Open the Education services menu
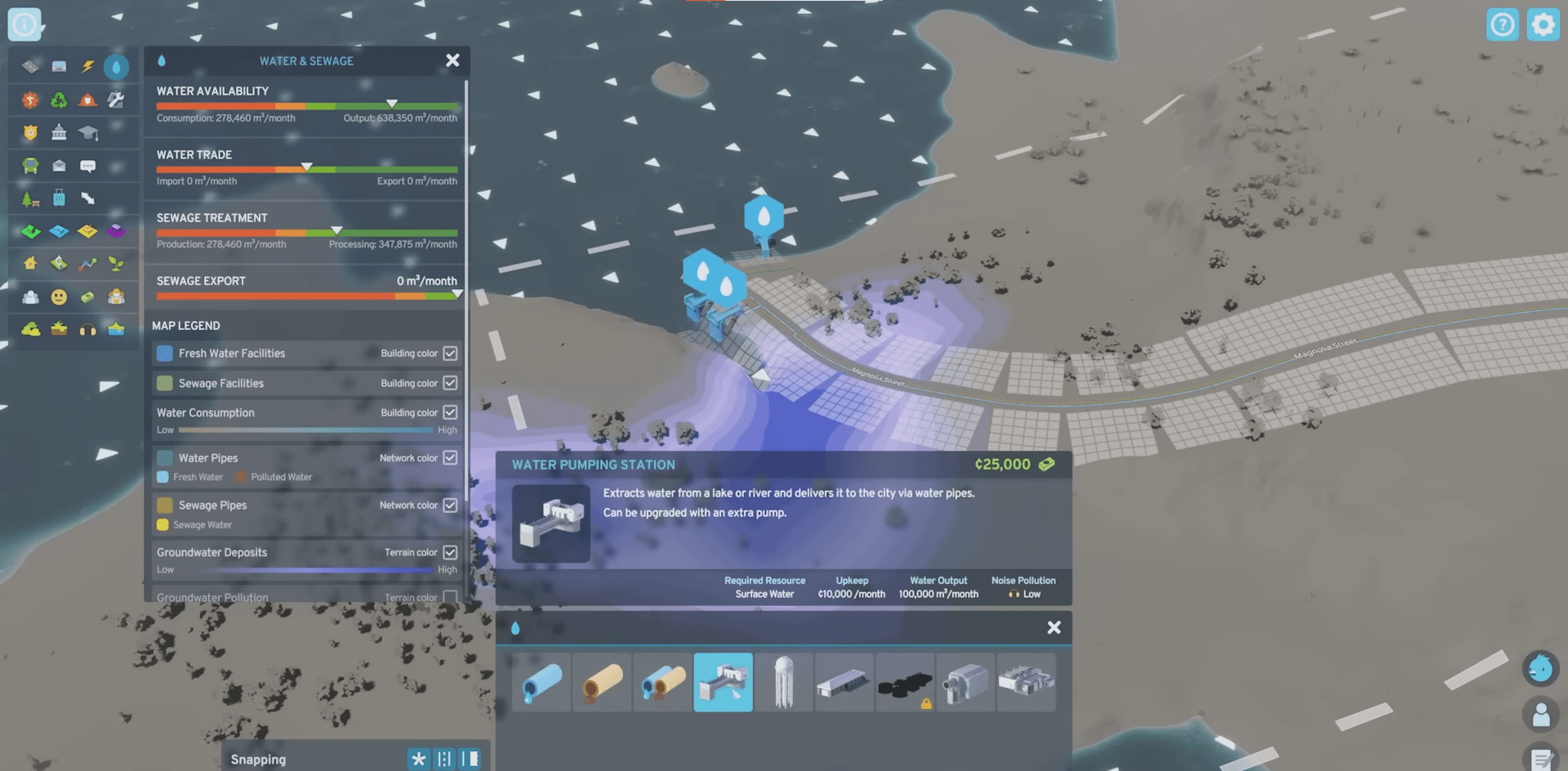Screen dimensions: 1568x771 88,132
